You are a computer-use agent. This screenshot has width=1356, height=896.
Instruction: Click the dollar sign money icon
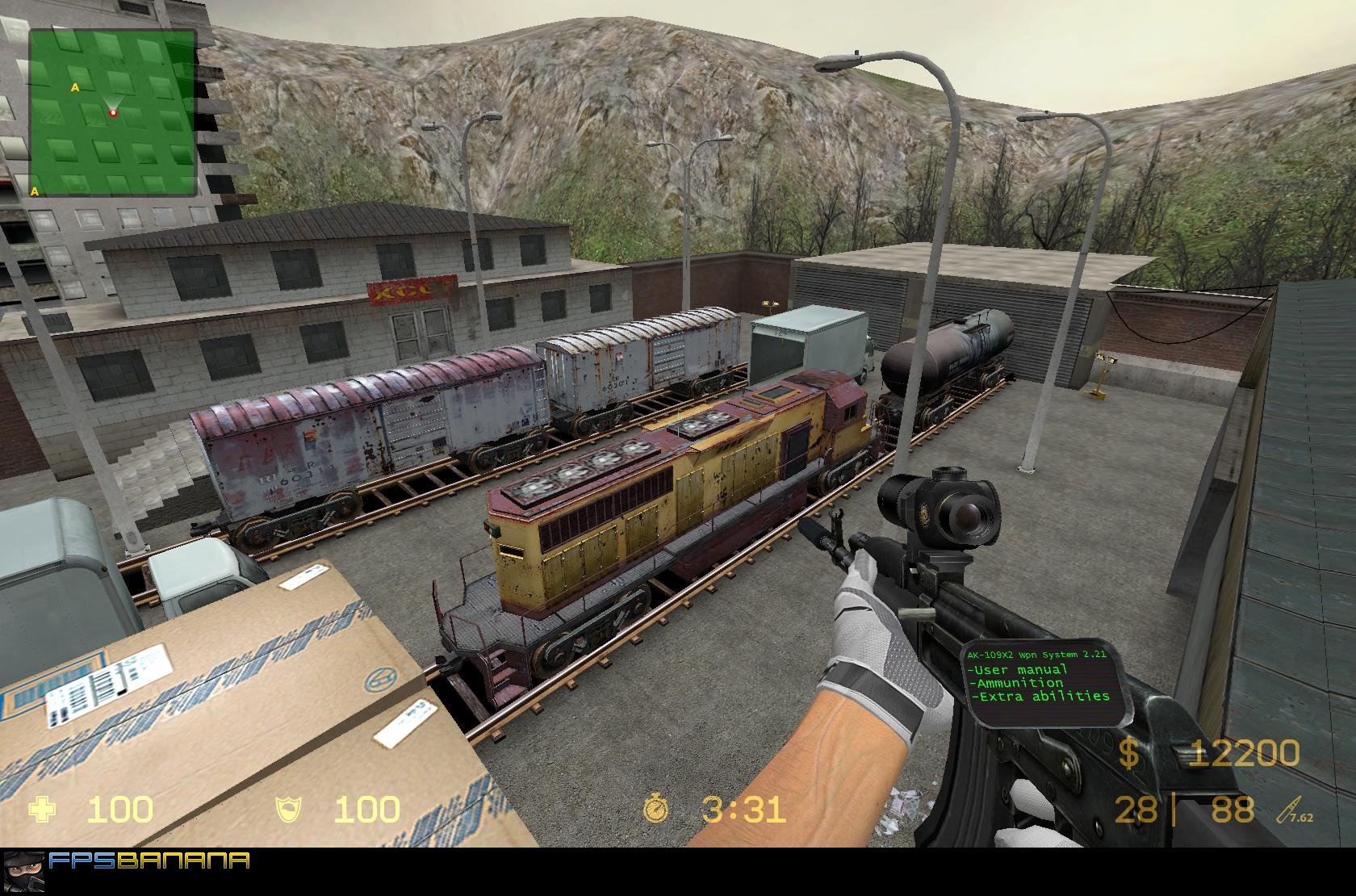pyautogui.click(x=1129, y=756)
